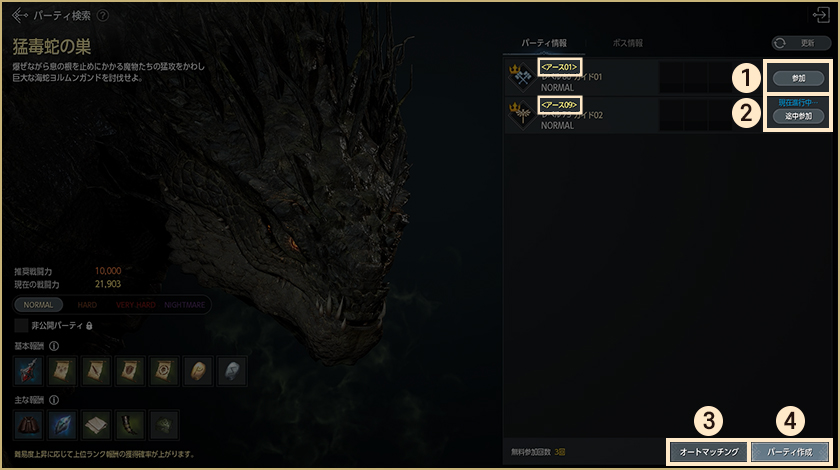Image resolution: width=840 pixels, height=470 pixels.
Task: Show info for 基本報酬 basic rewards
Action: point(54,346)
